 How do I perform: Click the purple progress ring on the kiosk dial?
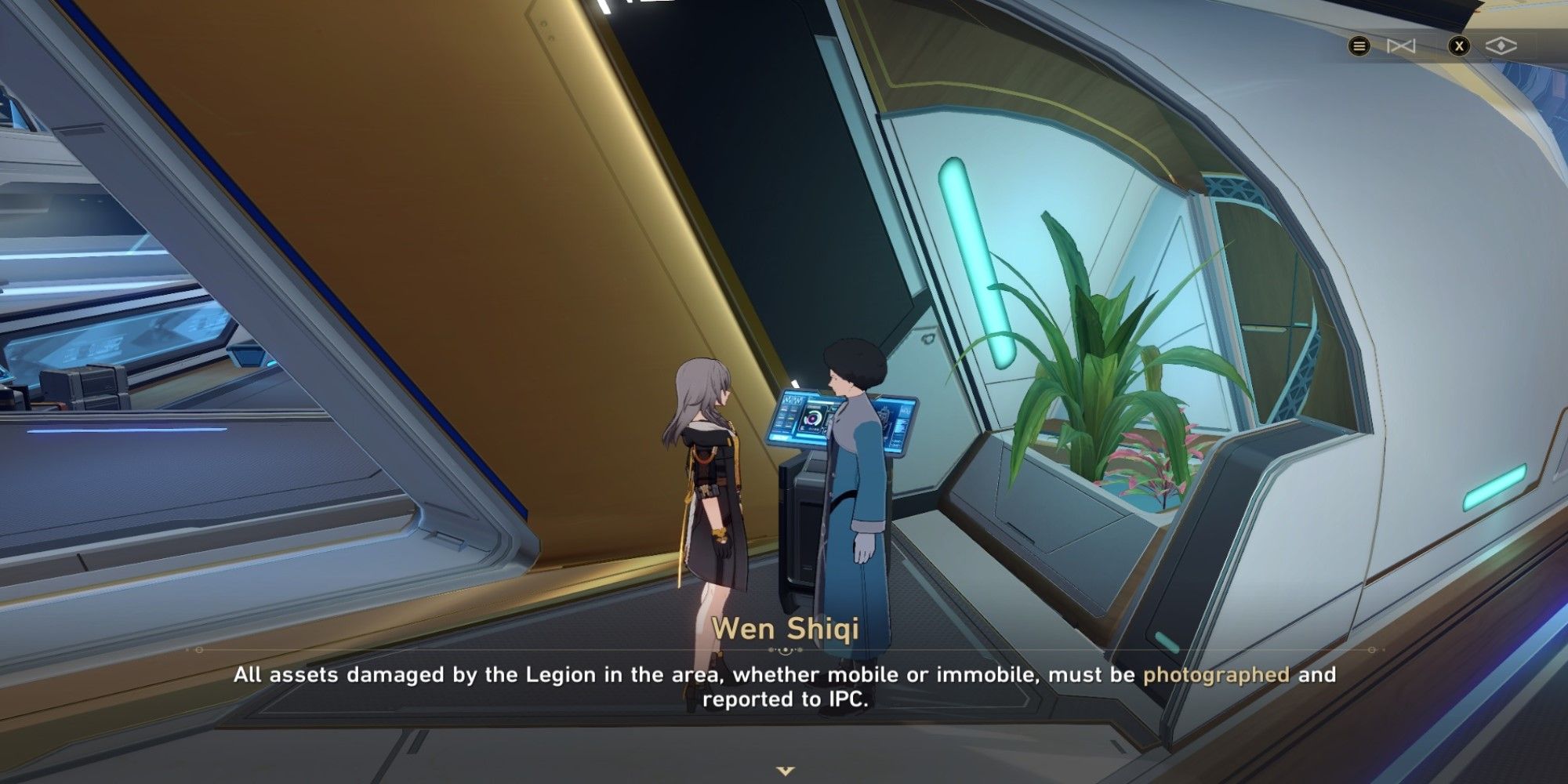coord(809,419)
